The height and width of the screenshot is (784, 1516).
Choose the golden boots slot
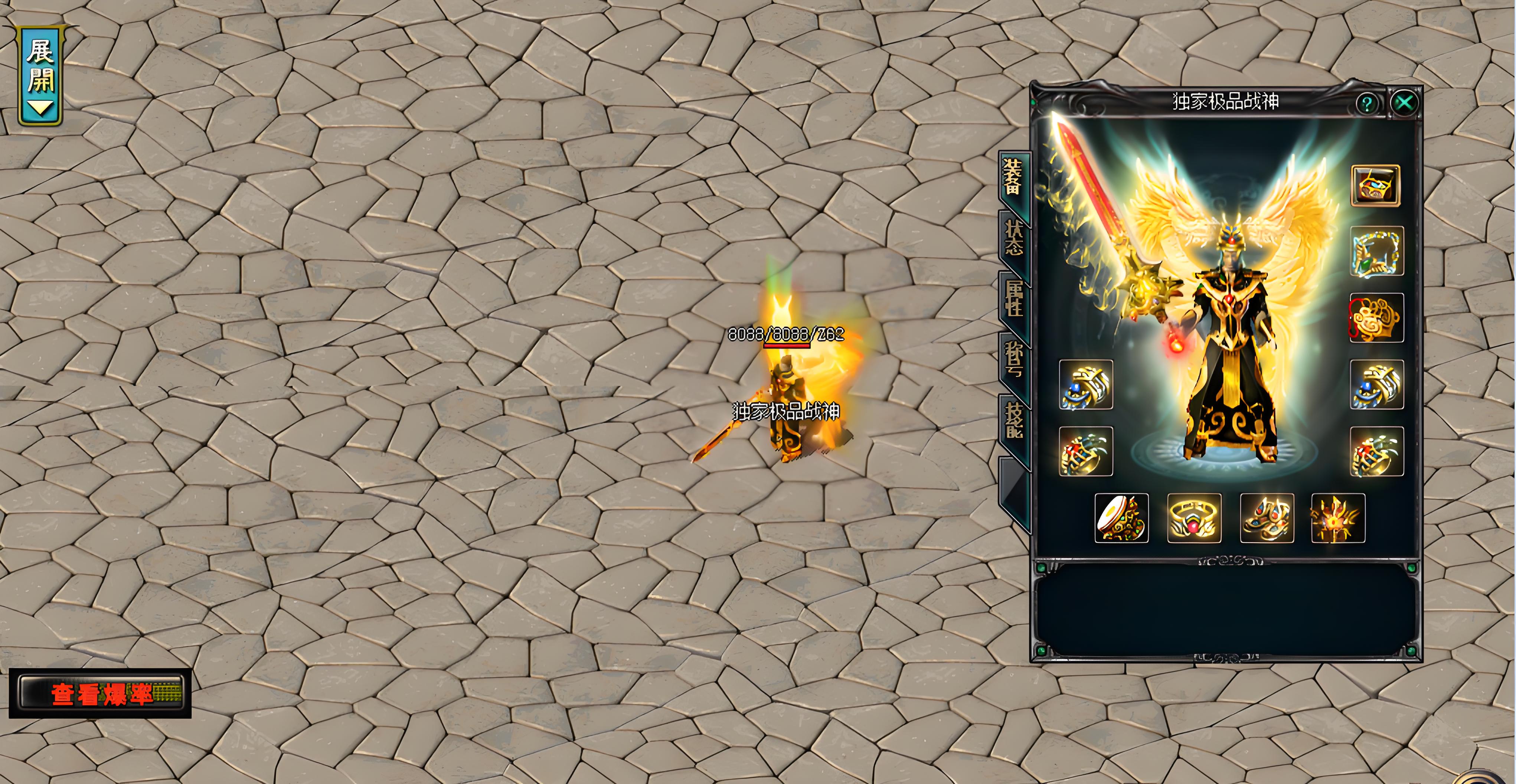coord(1267,518)
